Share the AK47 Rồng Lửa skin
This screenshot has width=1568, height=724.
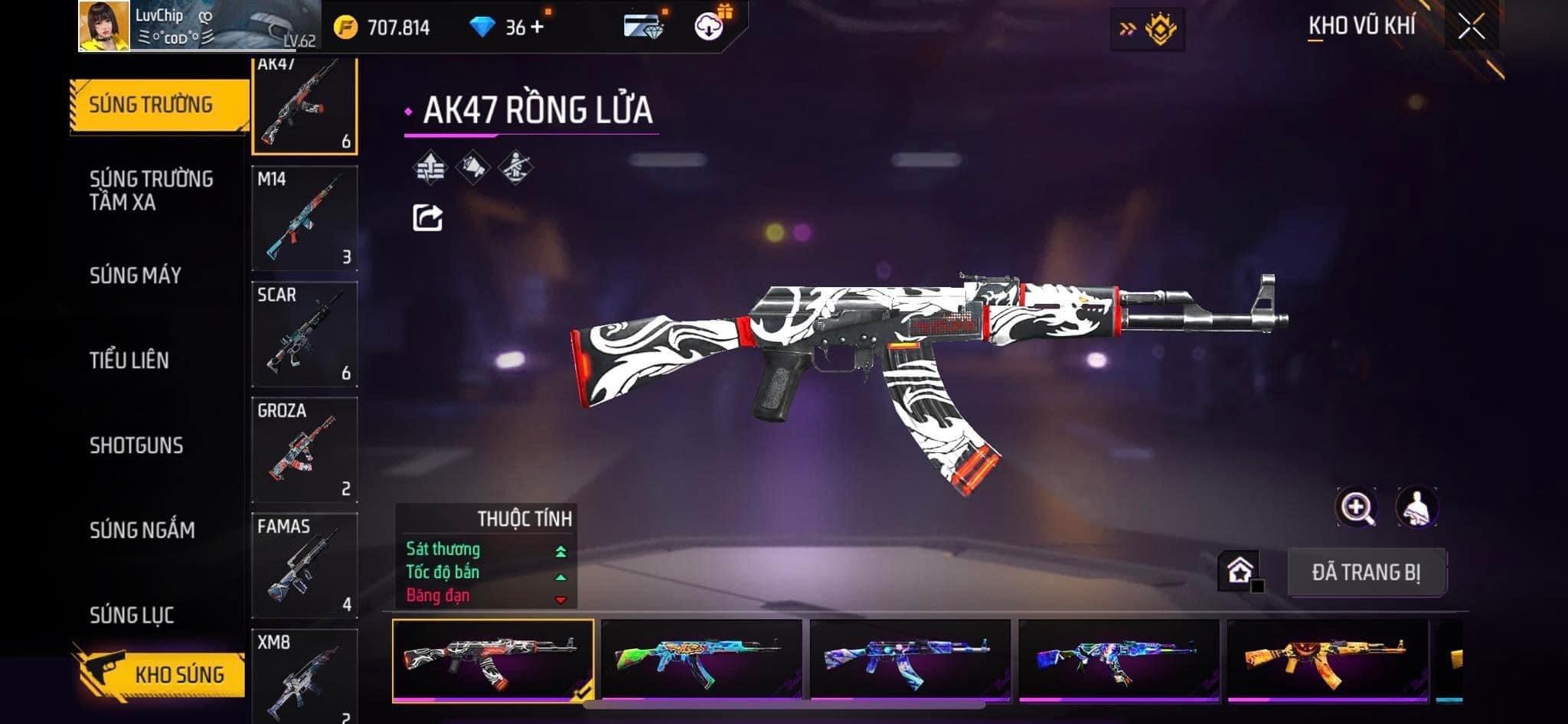[427, 218]
